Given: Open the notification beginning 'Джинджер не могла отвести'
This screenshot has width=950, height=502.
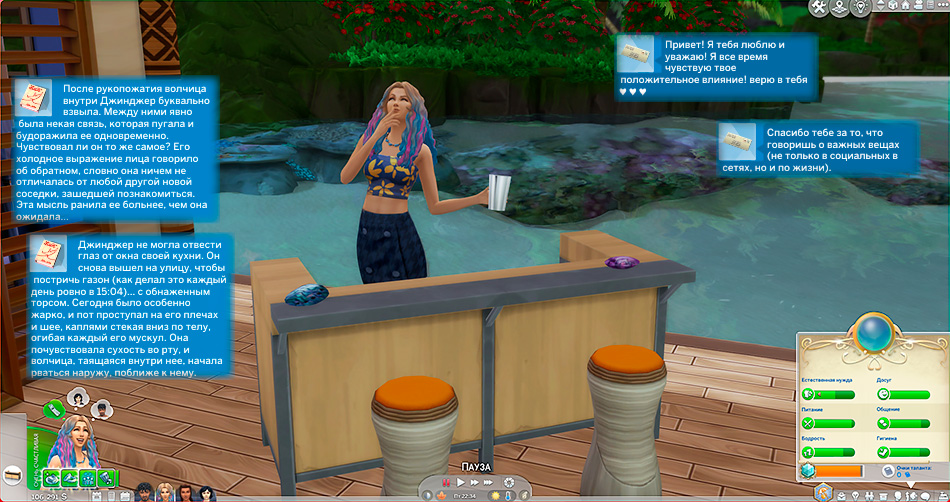Looking at the screenshot, I should [x=130, y=307].
